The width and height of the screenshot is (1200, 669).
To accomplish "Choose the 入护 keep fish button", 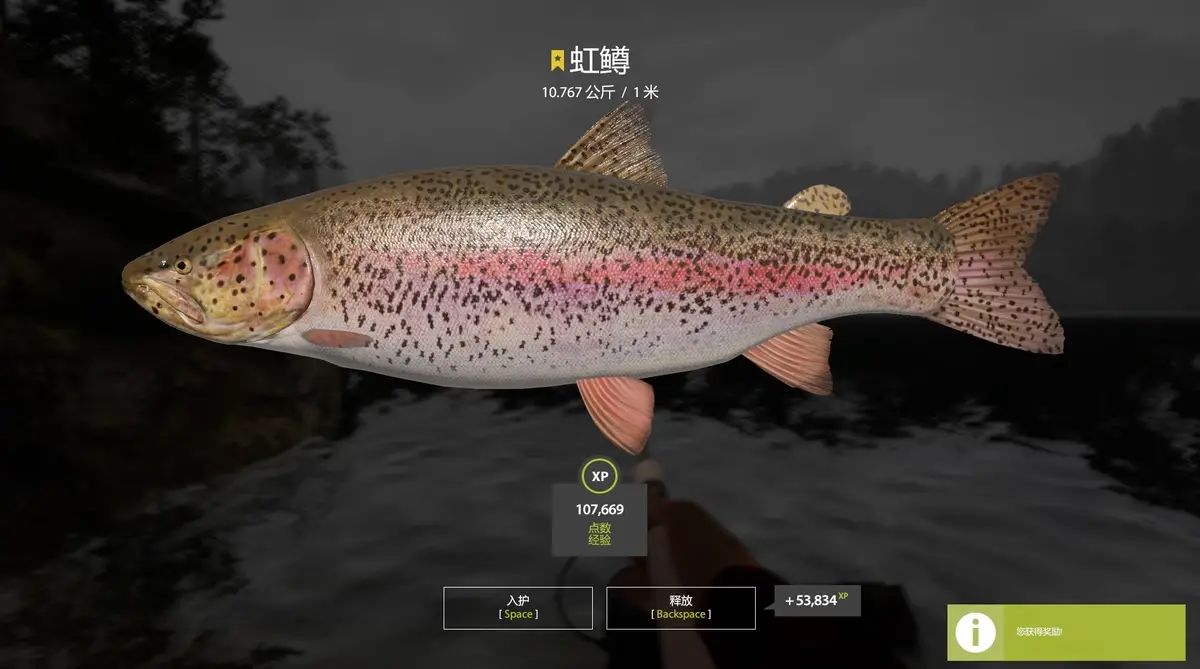I will click(518, 607).
